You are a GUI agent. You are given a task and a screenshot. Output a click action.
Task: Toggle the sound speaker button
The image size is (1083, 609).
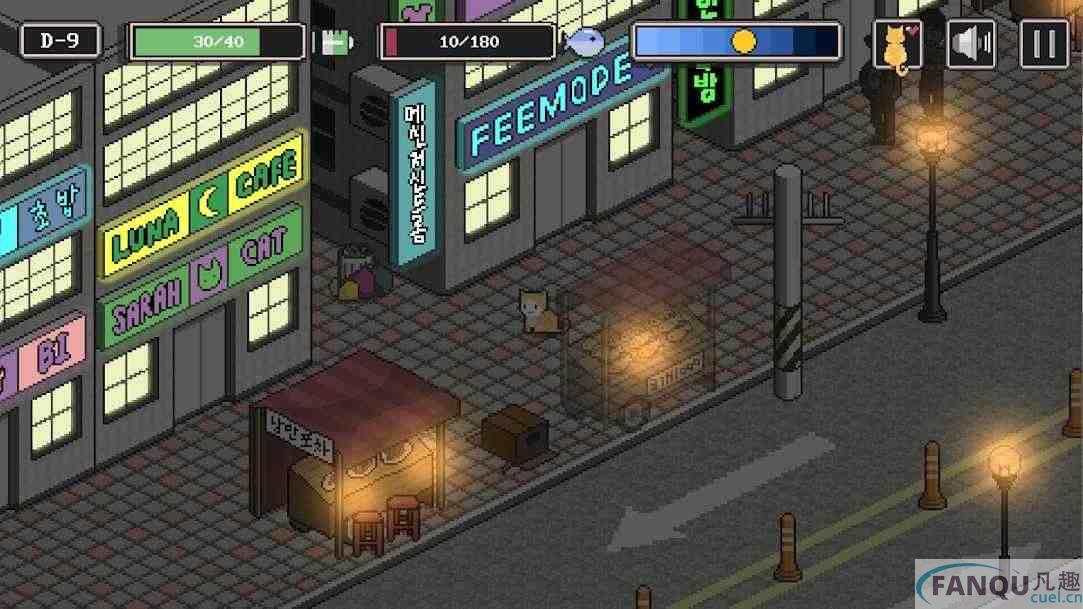[971, 44]
